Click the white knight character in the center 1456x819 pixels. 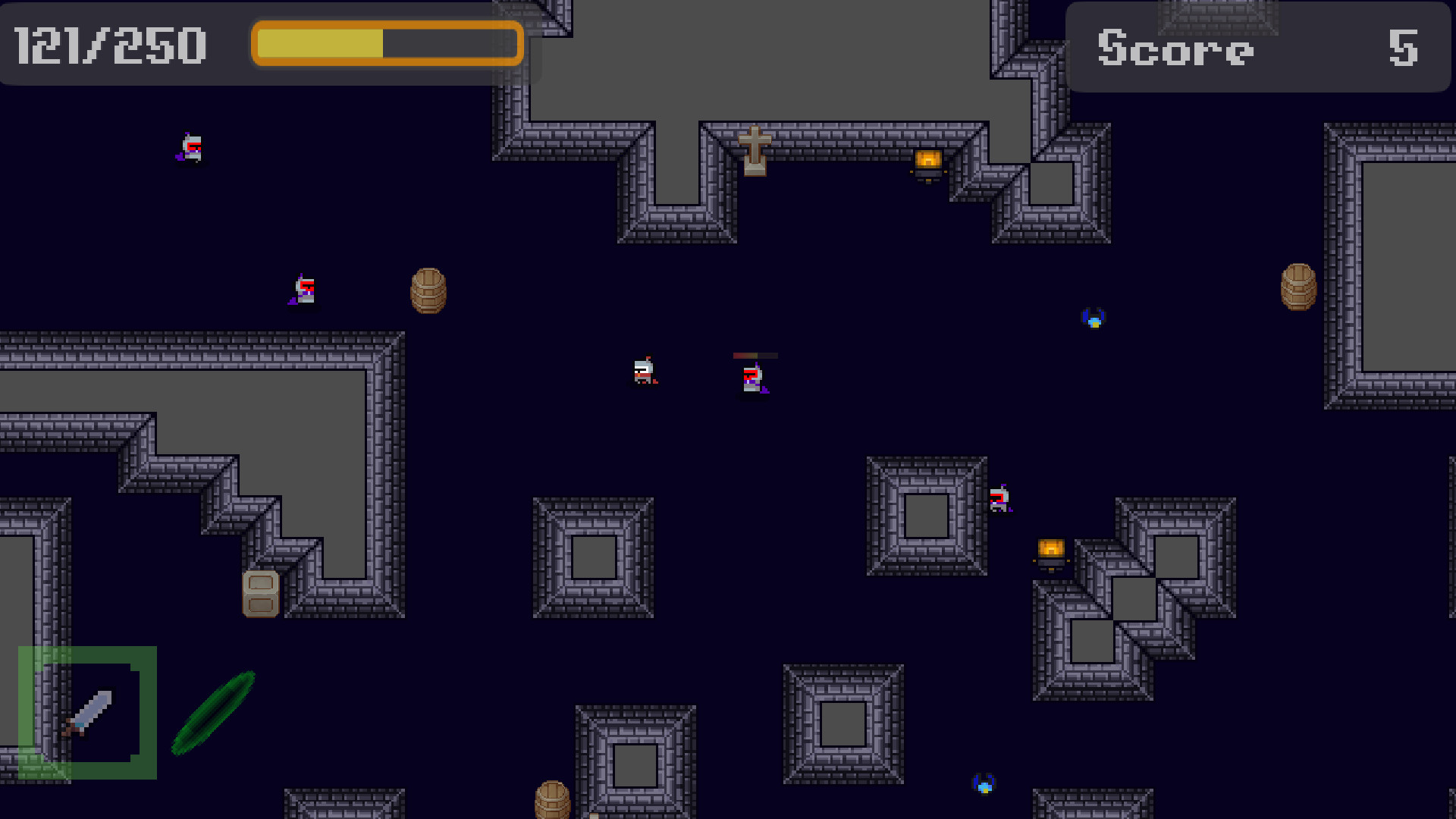pyautogui.click(x=643, y=372)
